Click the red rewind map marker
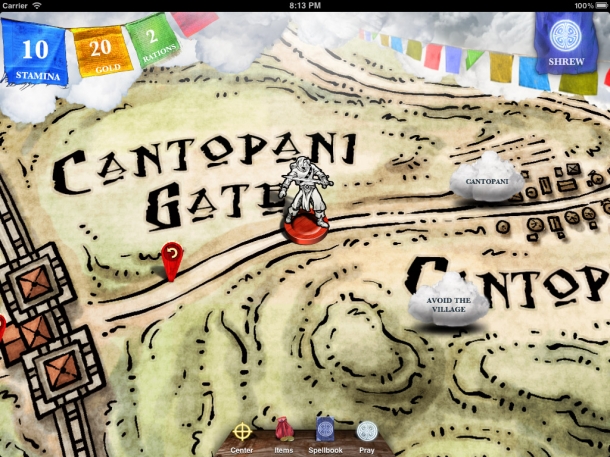Screen dimensions: 610x457 [x=173, y=259]
